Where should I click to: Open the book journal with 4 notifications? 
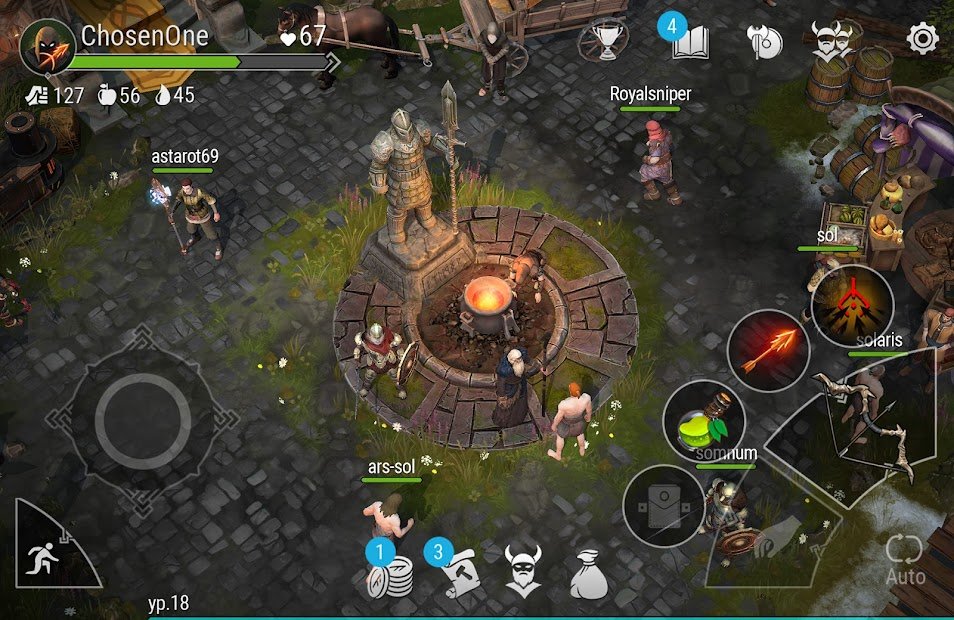[689, 42]
